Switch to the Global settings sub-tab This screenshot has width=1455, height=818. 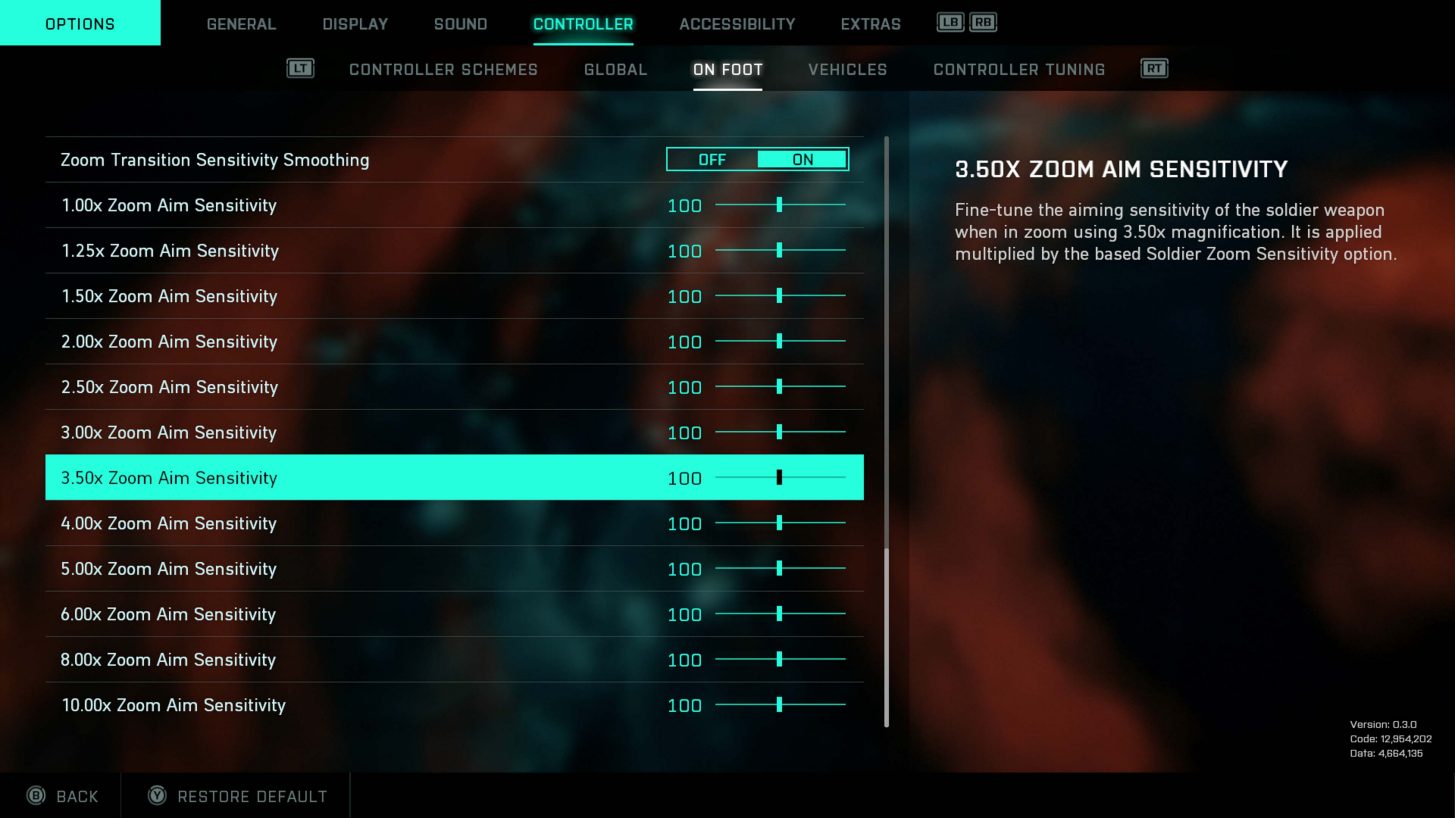(x=615, y=69)
